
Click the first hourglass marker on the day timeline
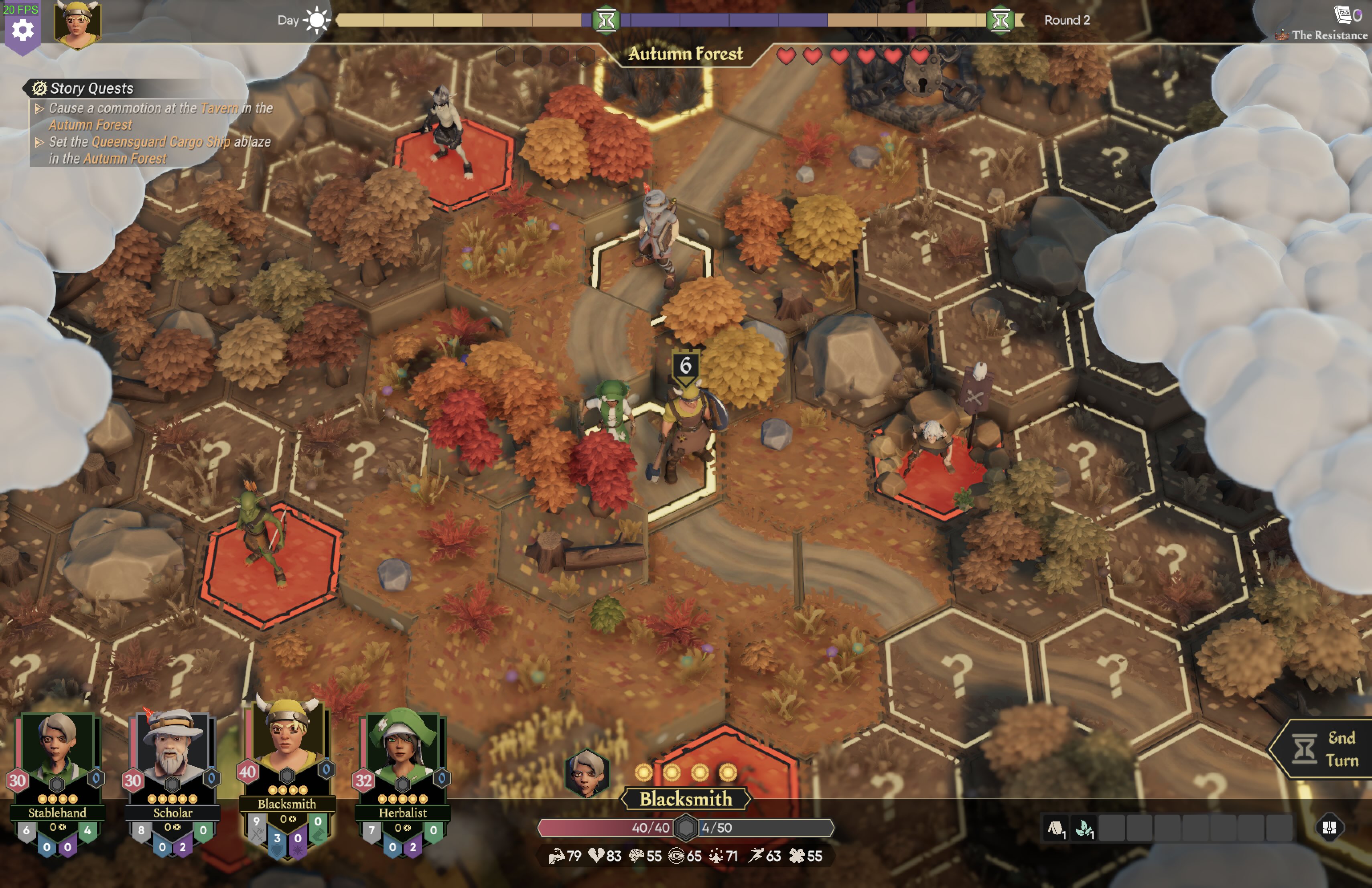pos(606,20)
